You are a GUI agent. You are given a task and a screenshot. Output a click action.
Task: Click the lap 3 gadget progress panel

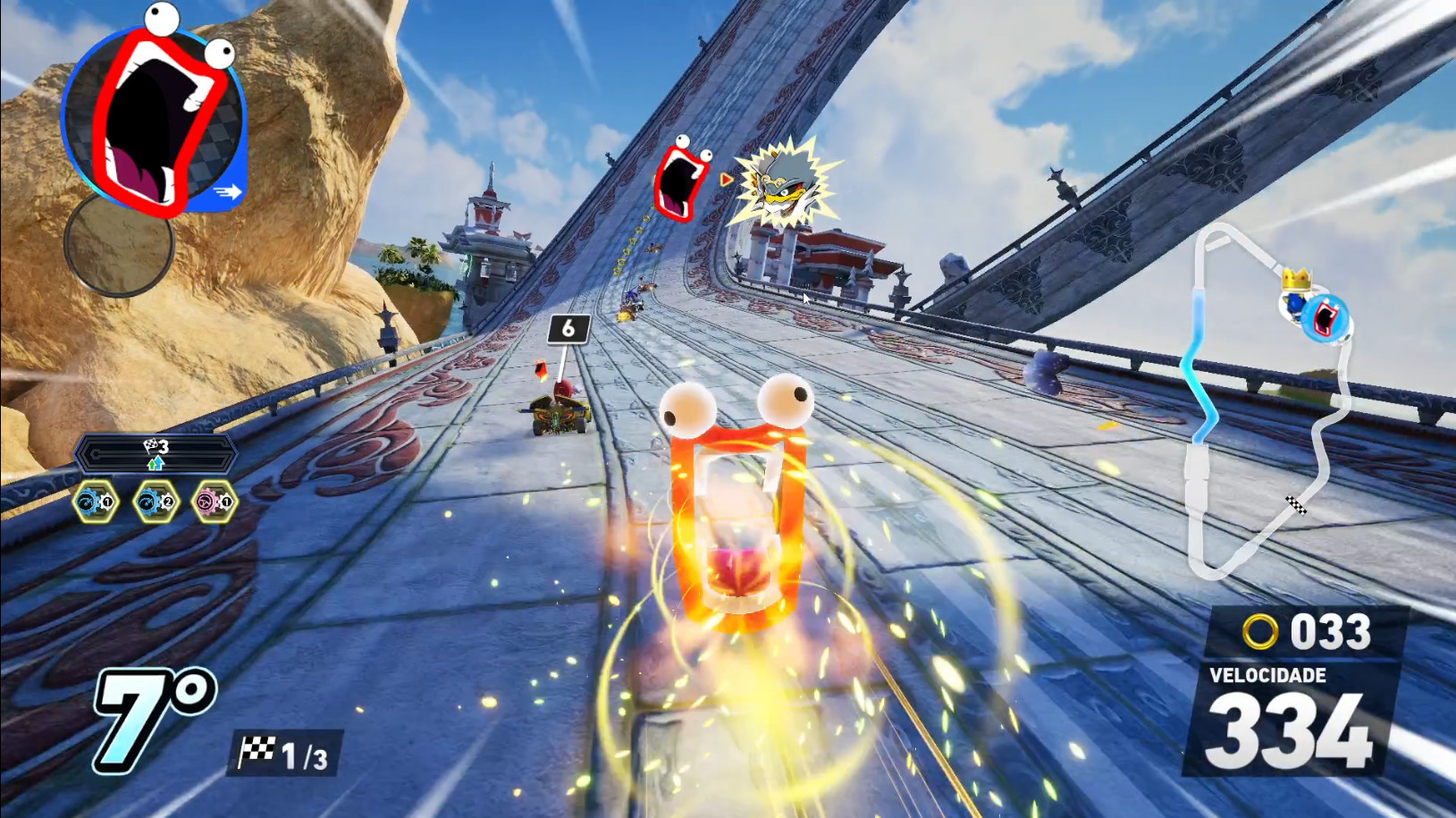(156, 454)
